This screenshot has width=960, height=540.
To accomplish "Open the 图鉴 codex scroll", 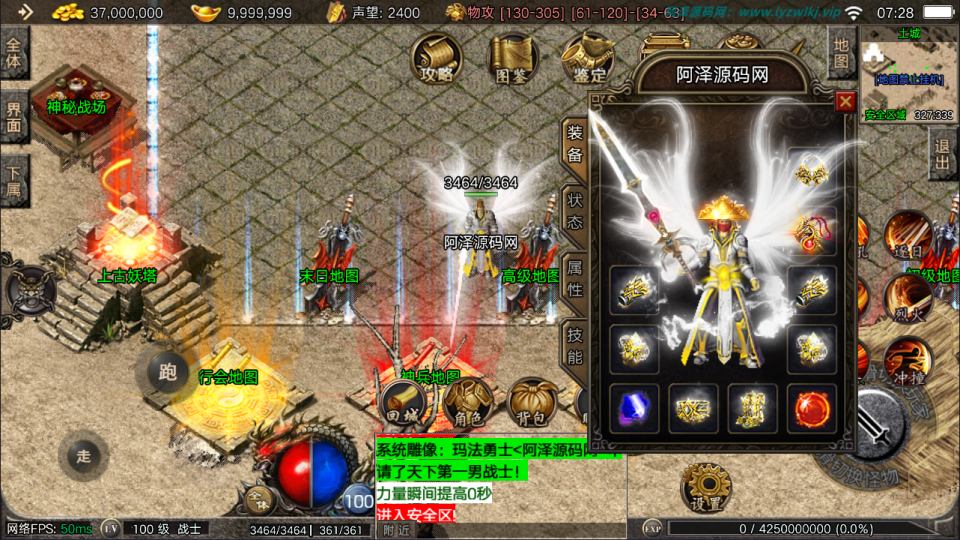I will [x=512, y=58].
